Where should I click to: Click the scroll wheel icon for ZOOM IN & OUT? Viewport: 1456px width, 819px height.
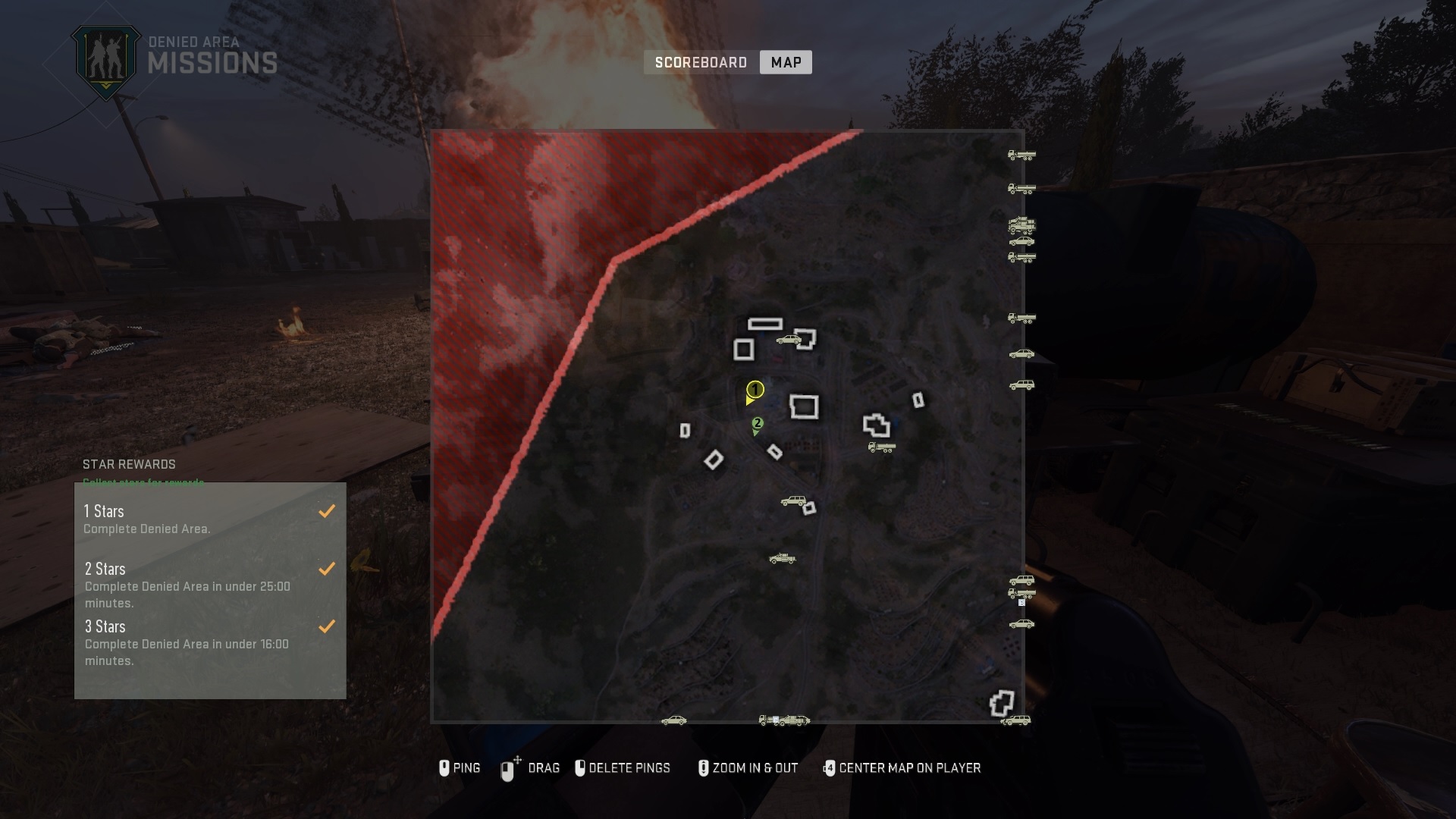tap(704, 767)
